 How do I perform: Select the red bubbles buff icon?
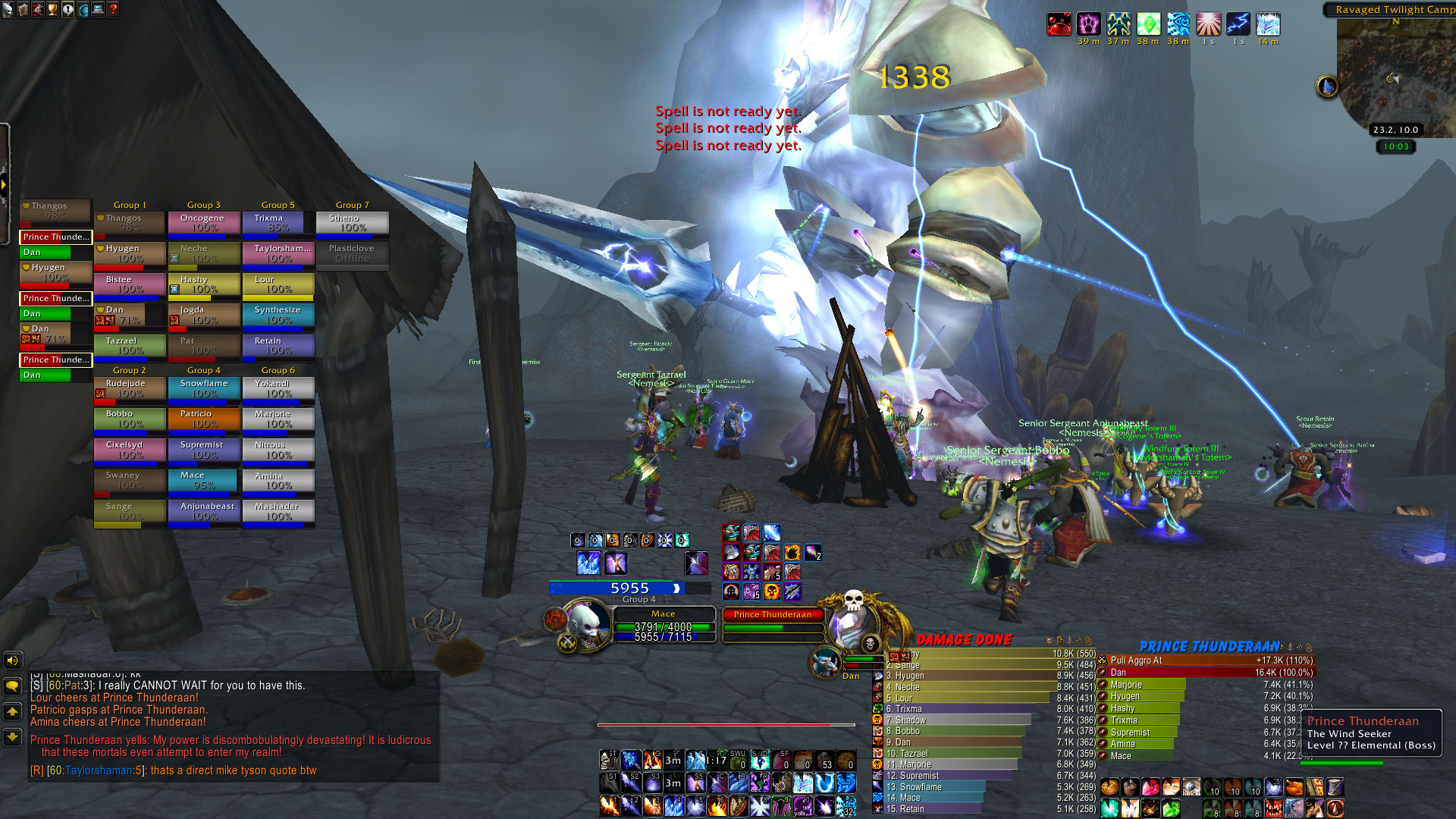coord(1059,24)
